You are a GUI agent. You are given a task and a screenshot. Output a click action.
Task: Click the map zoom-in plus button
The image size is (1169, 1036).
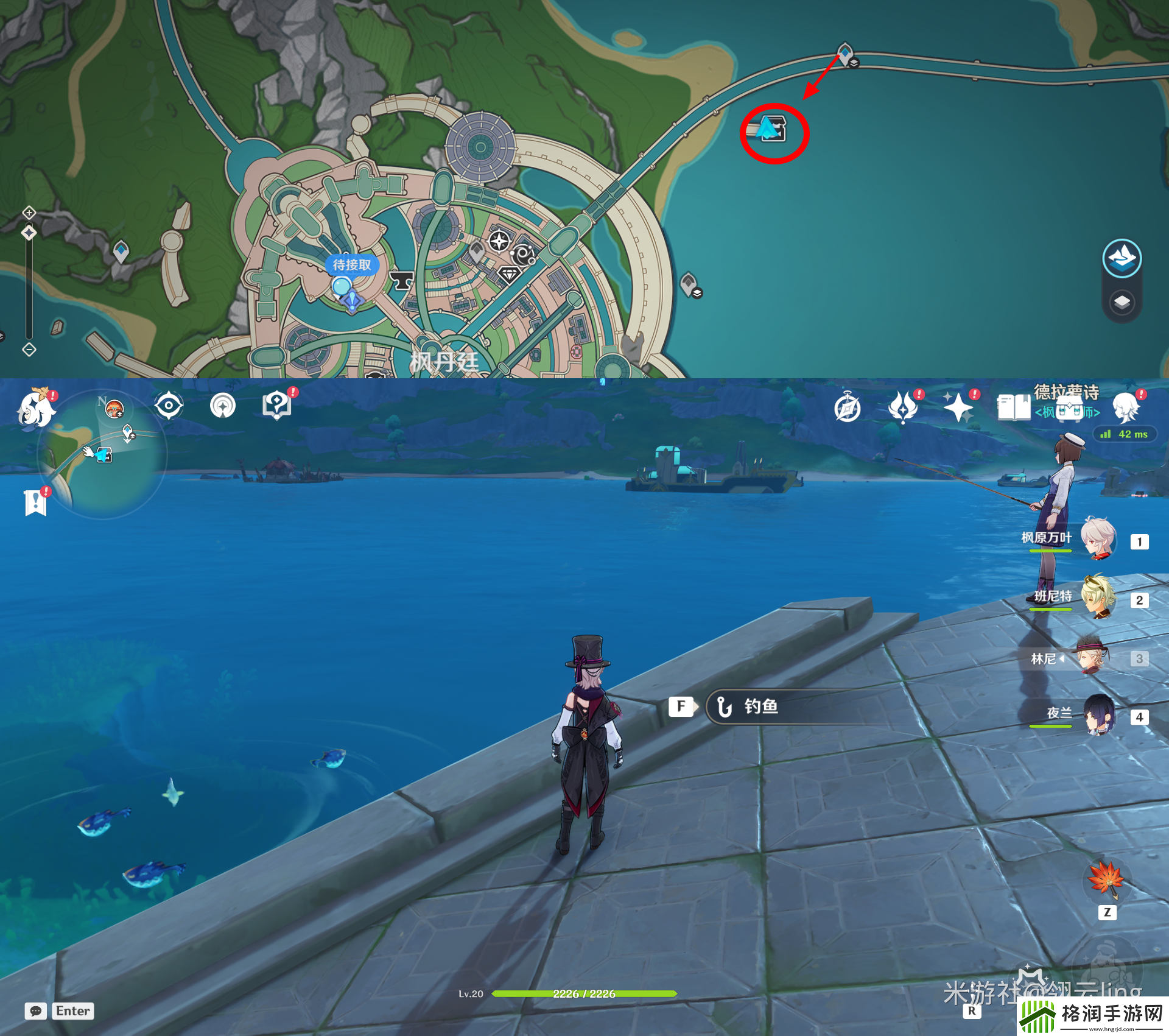coord(29,213)
